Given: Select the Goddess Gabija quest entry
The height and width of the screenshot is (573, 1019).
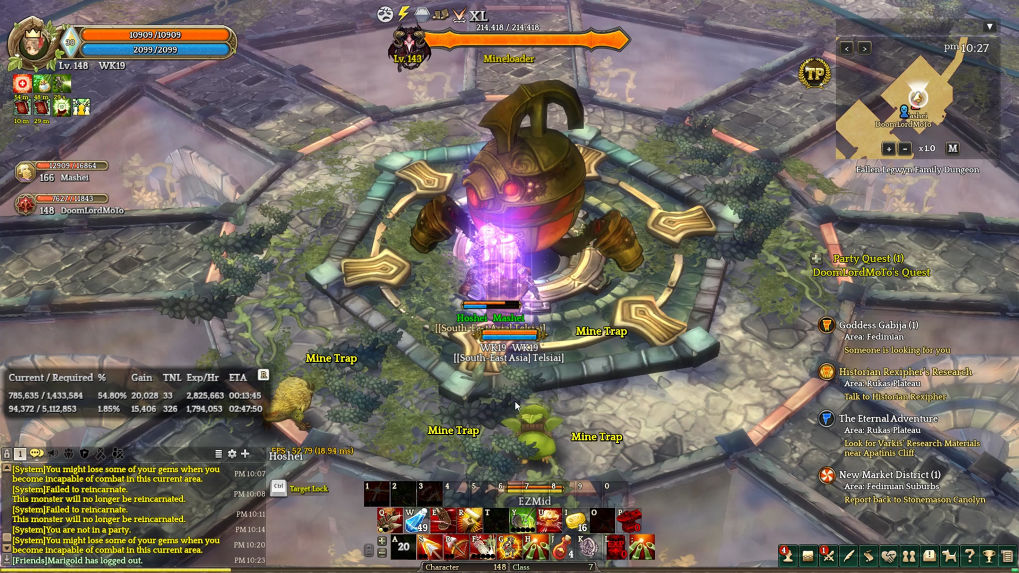Looking at the screenshot, I should [878, 325].
